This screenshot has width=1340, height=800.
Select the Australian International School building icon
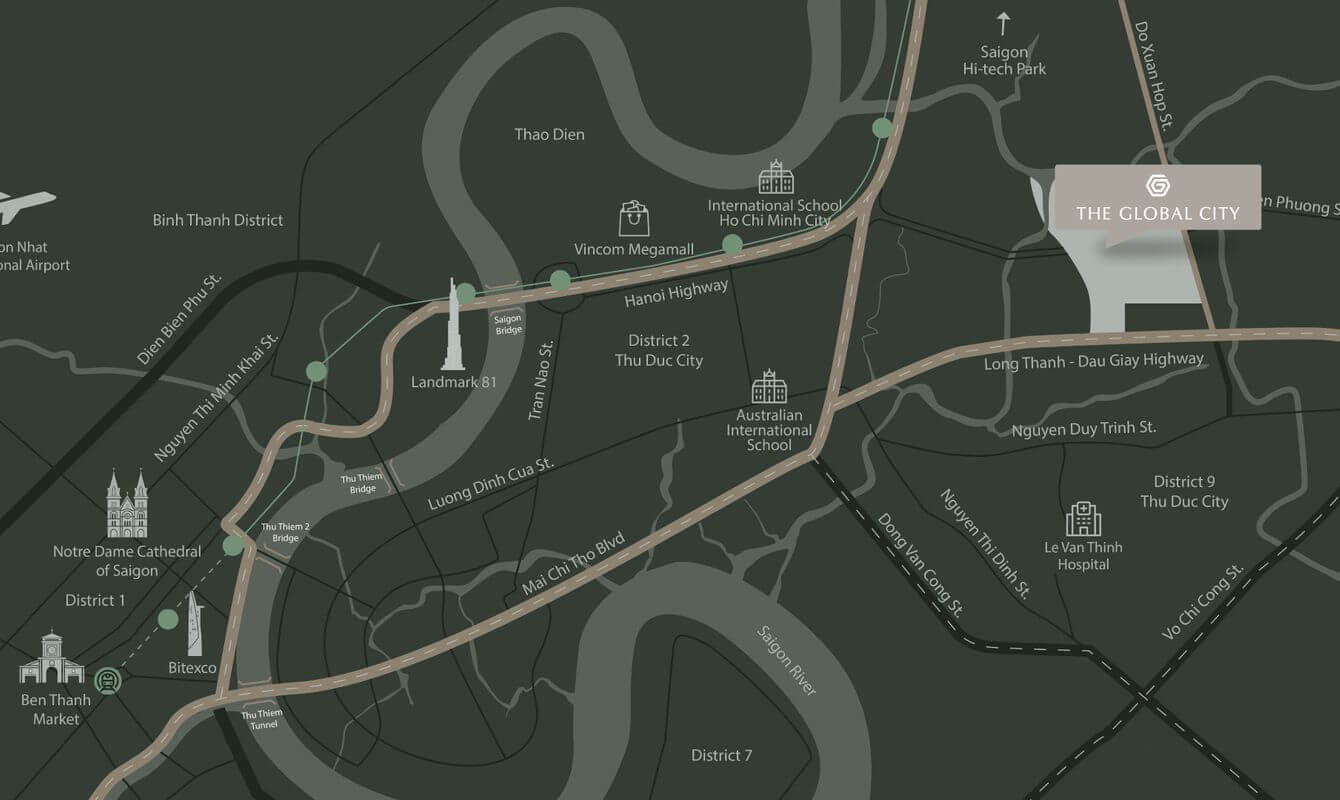point(769,386)
